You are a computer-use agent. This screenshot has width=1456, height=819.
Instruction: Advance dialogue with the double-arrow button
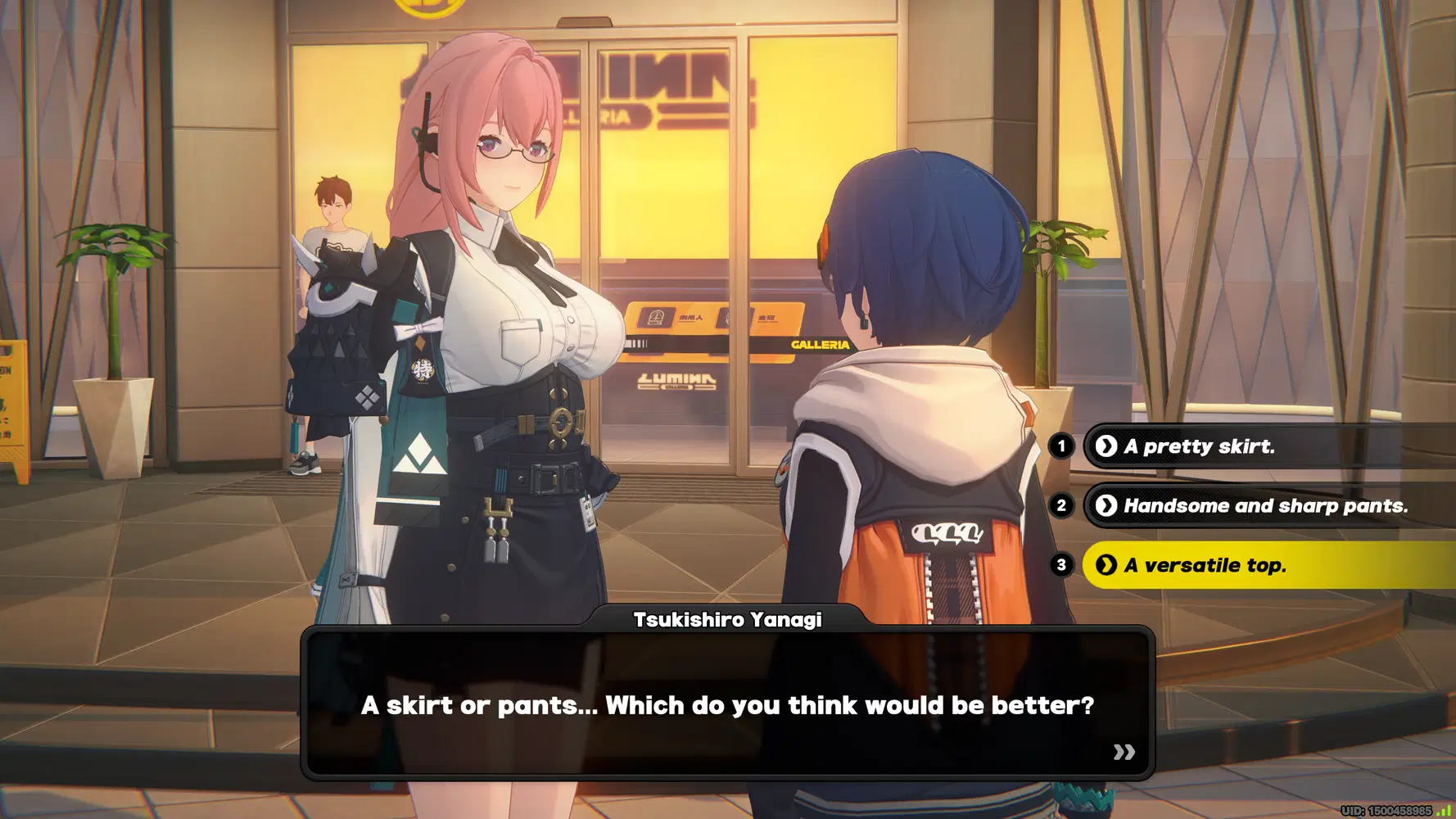(1124, 752)
